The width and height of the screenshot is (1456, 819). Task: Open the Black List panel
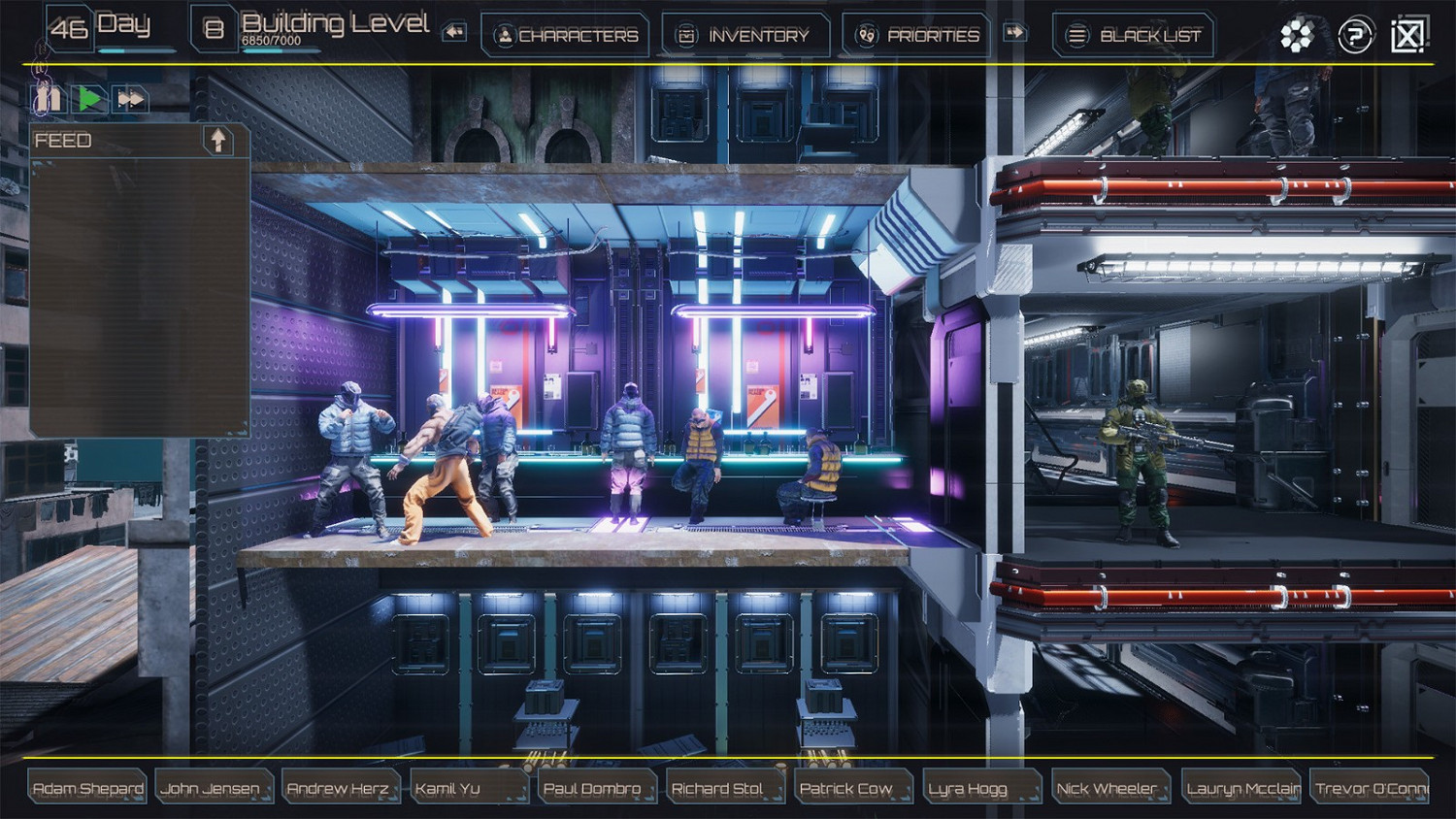click(1133, 35)
